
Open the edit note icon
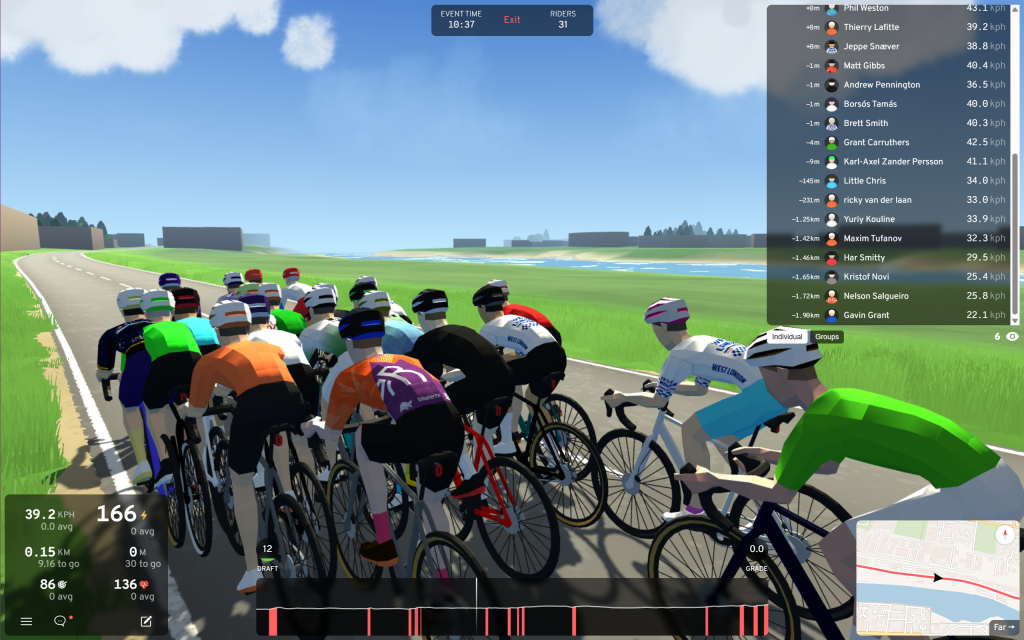click(x=146, y=621)
